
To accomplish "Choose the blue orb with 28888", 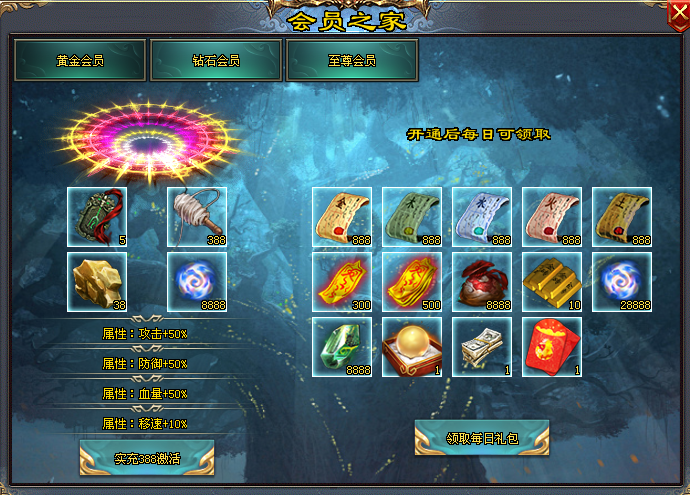I will tap(622, 282).
